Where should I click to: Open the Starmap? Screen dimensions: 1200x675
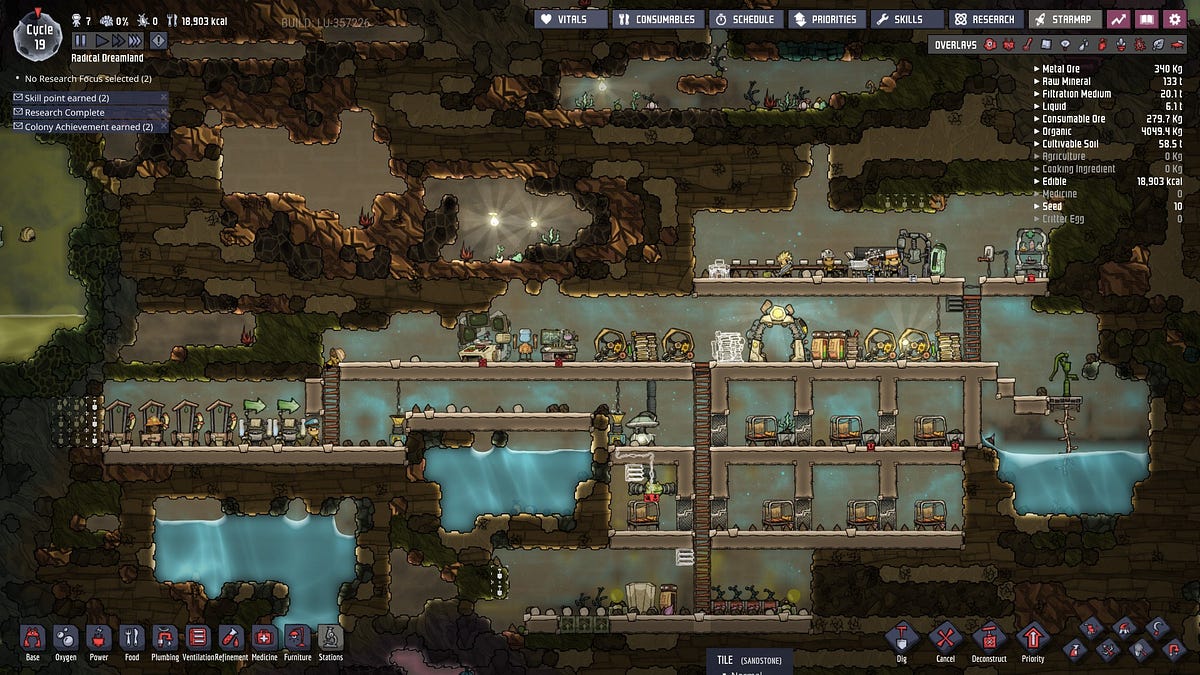[1065, 19]
